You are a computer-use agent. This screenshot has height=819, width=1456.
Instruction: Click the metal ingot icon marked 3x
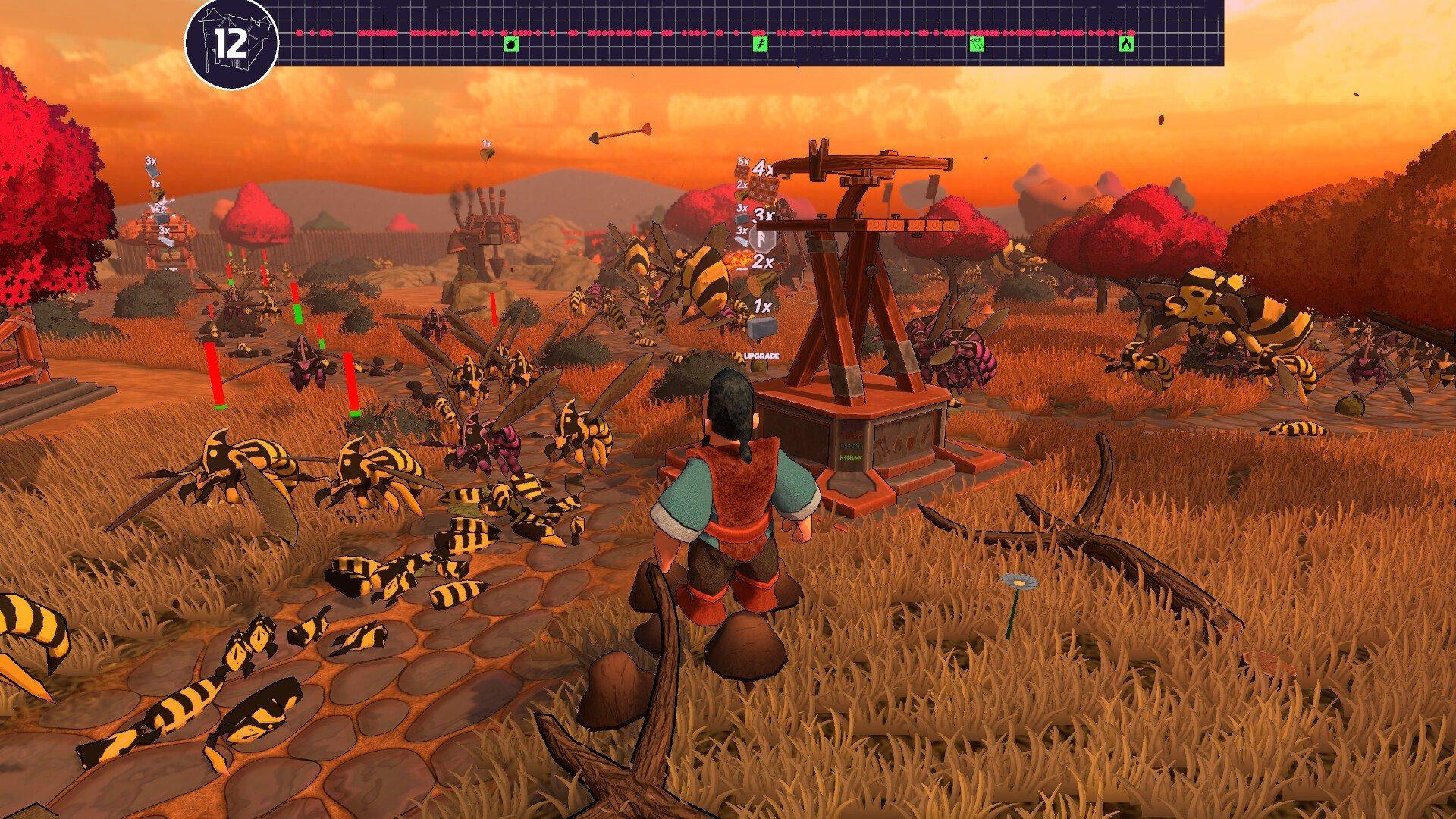click(742, 243)
